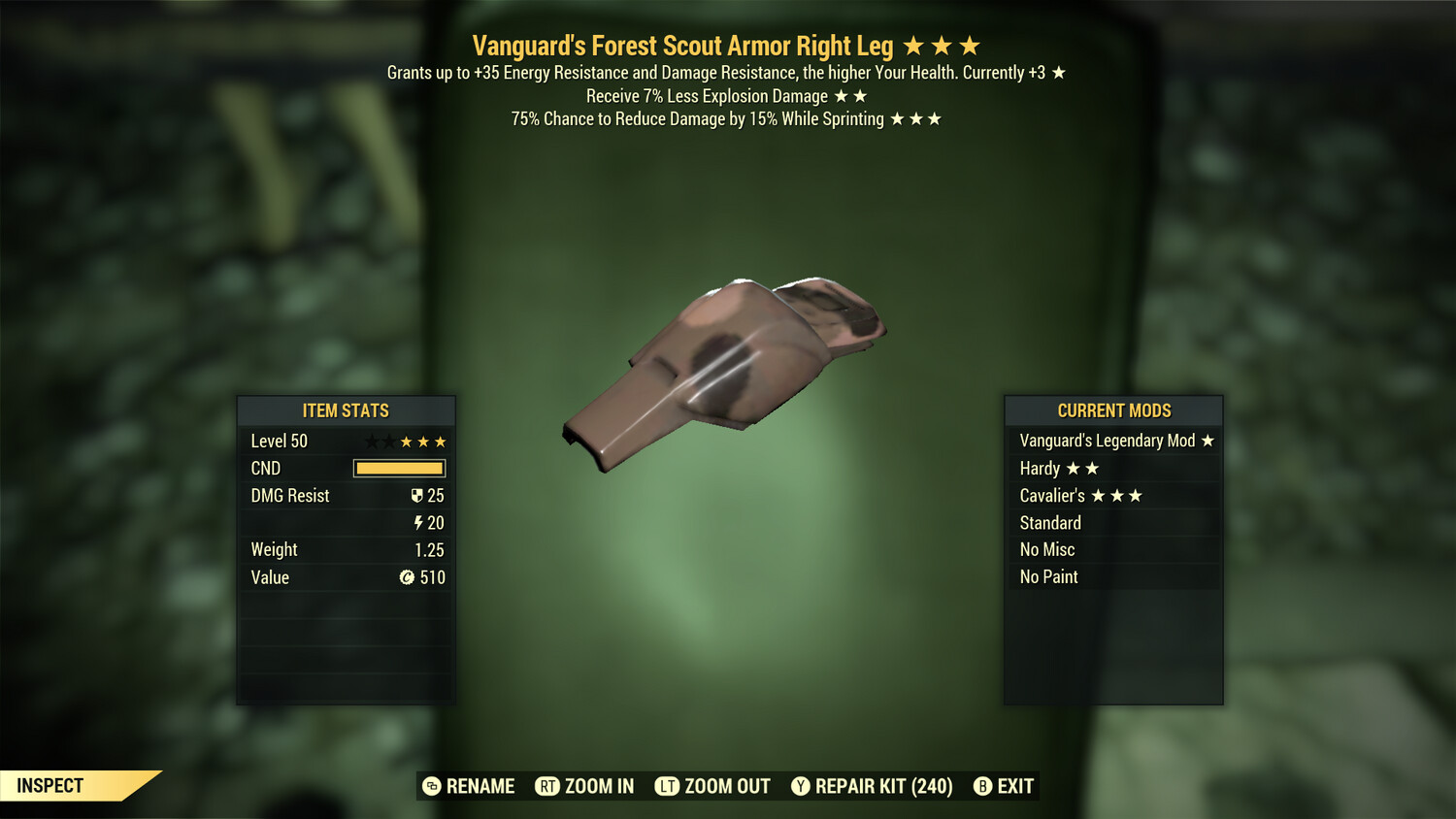Image resolution: width=1456 pixels, height=819 pixels.
Task: Click the star beside Vanguard's Legendary Mod
Action: [x=1208, y=441]
